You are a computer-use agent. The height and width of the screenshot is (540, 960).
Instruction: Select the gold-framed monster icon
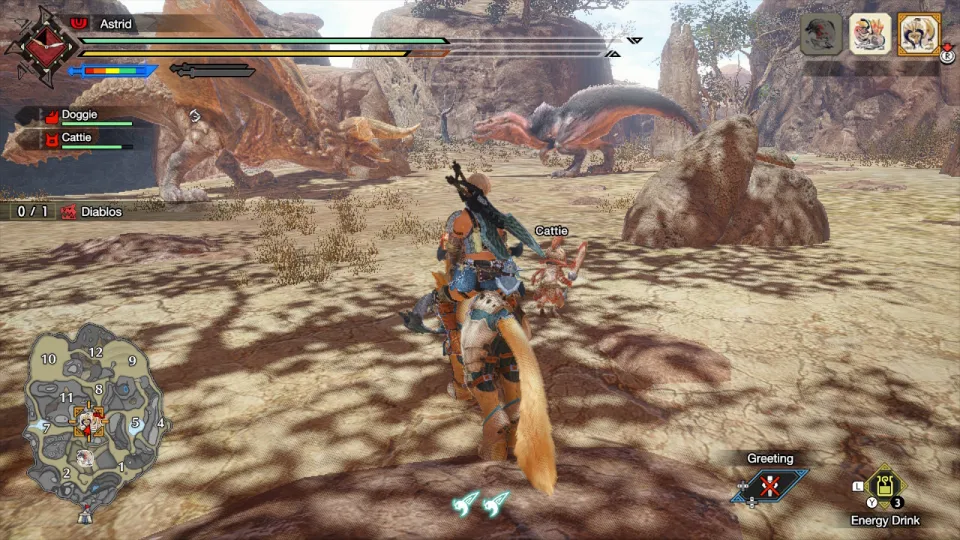coord(918,34)
